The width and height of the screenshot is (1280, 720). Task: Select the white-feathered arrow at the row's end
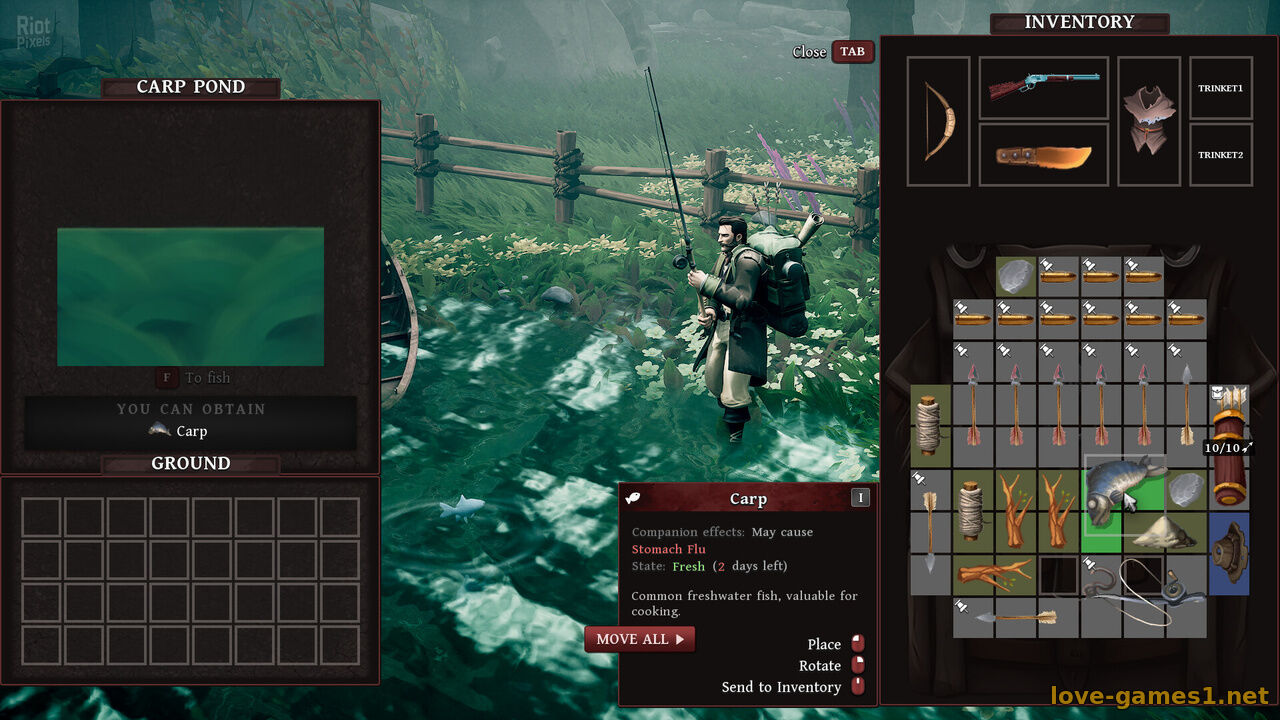(1186, 404)
